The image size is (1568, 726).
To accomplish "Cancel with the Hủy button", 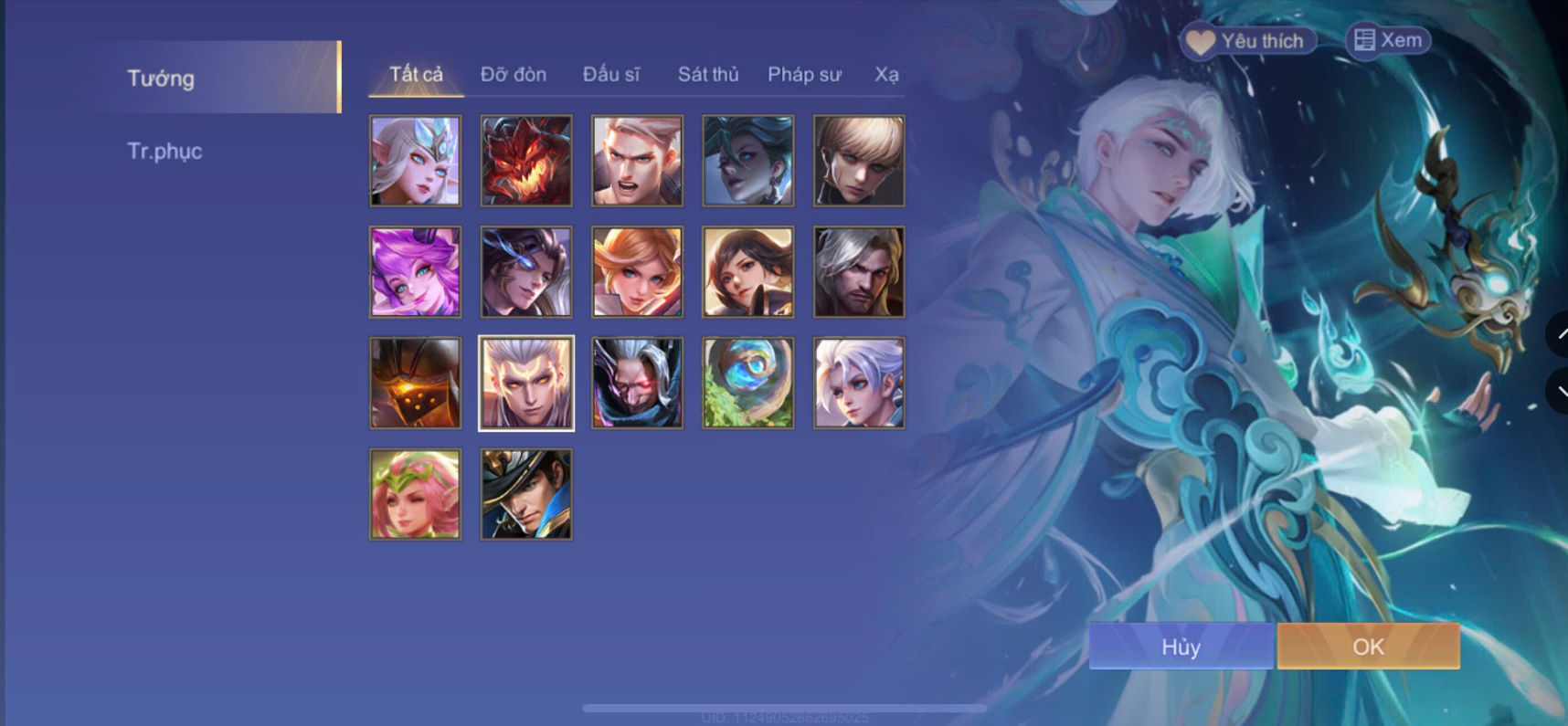I will pos(1180,646).
